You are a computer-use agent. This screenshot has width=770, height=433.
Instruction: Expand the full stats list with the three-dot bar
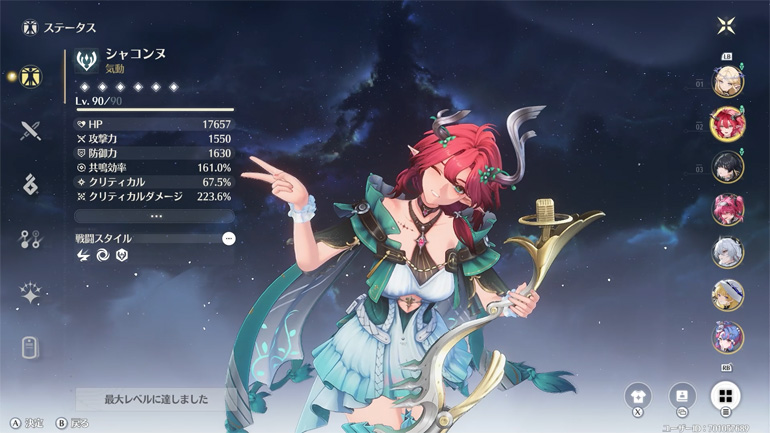pos(155,216)
